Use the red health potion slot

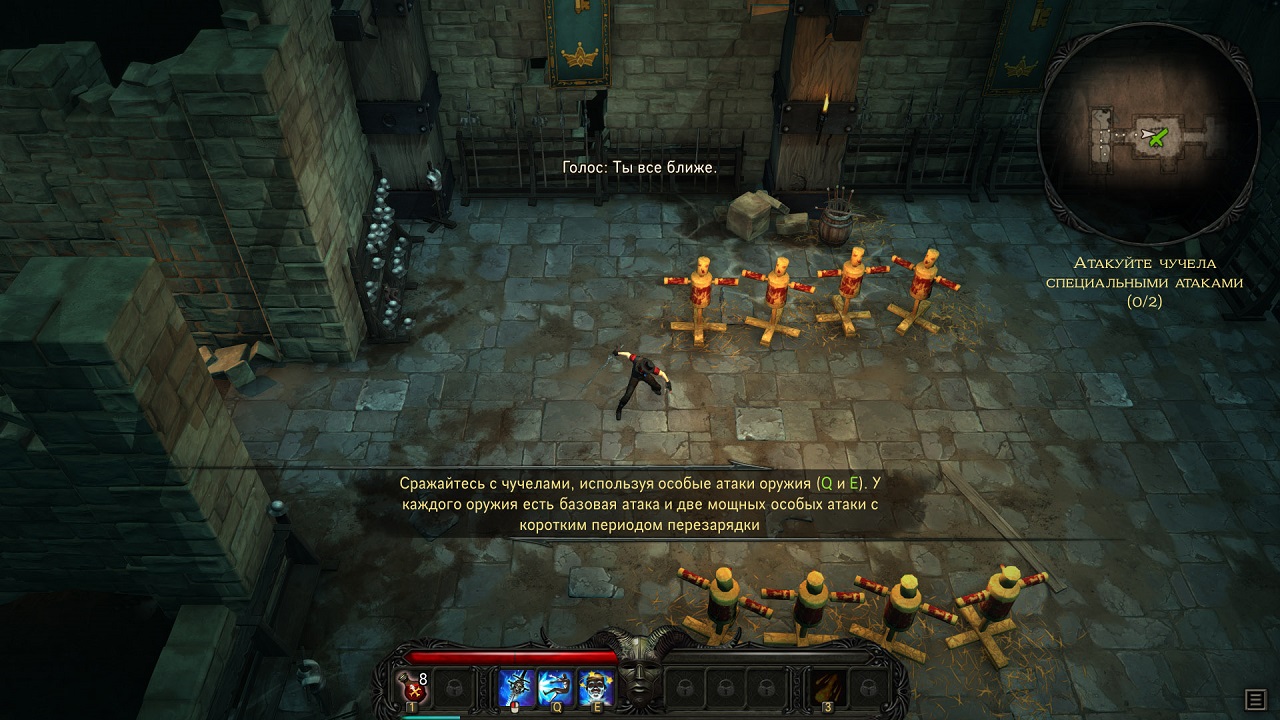[413, 687]
